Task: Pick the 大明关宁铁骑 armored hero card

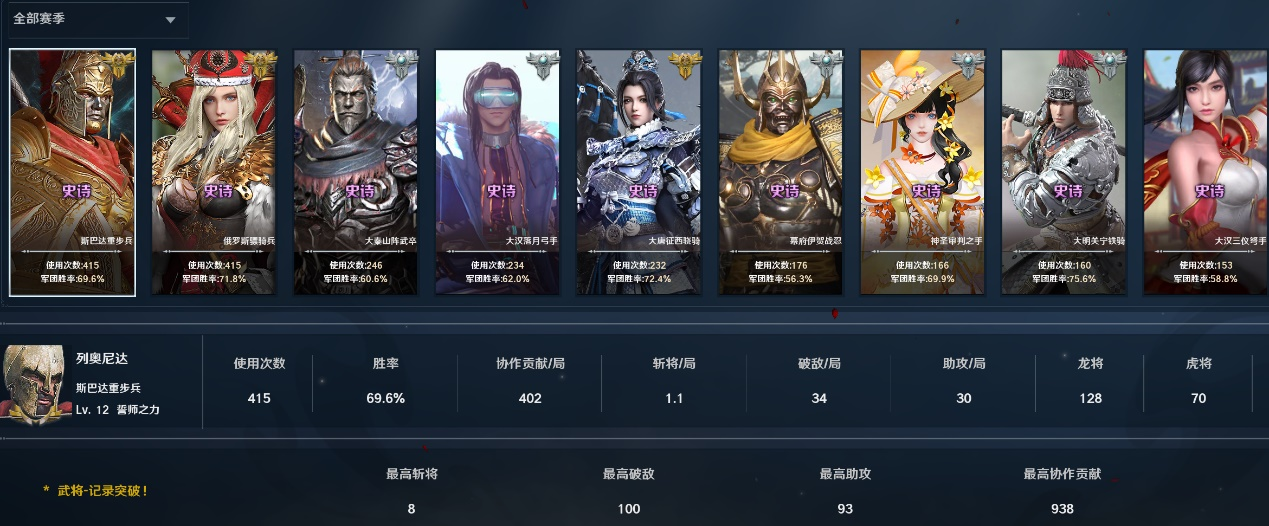Action: (x=1065, y=172)
